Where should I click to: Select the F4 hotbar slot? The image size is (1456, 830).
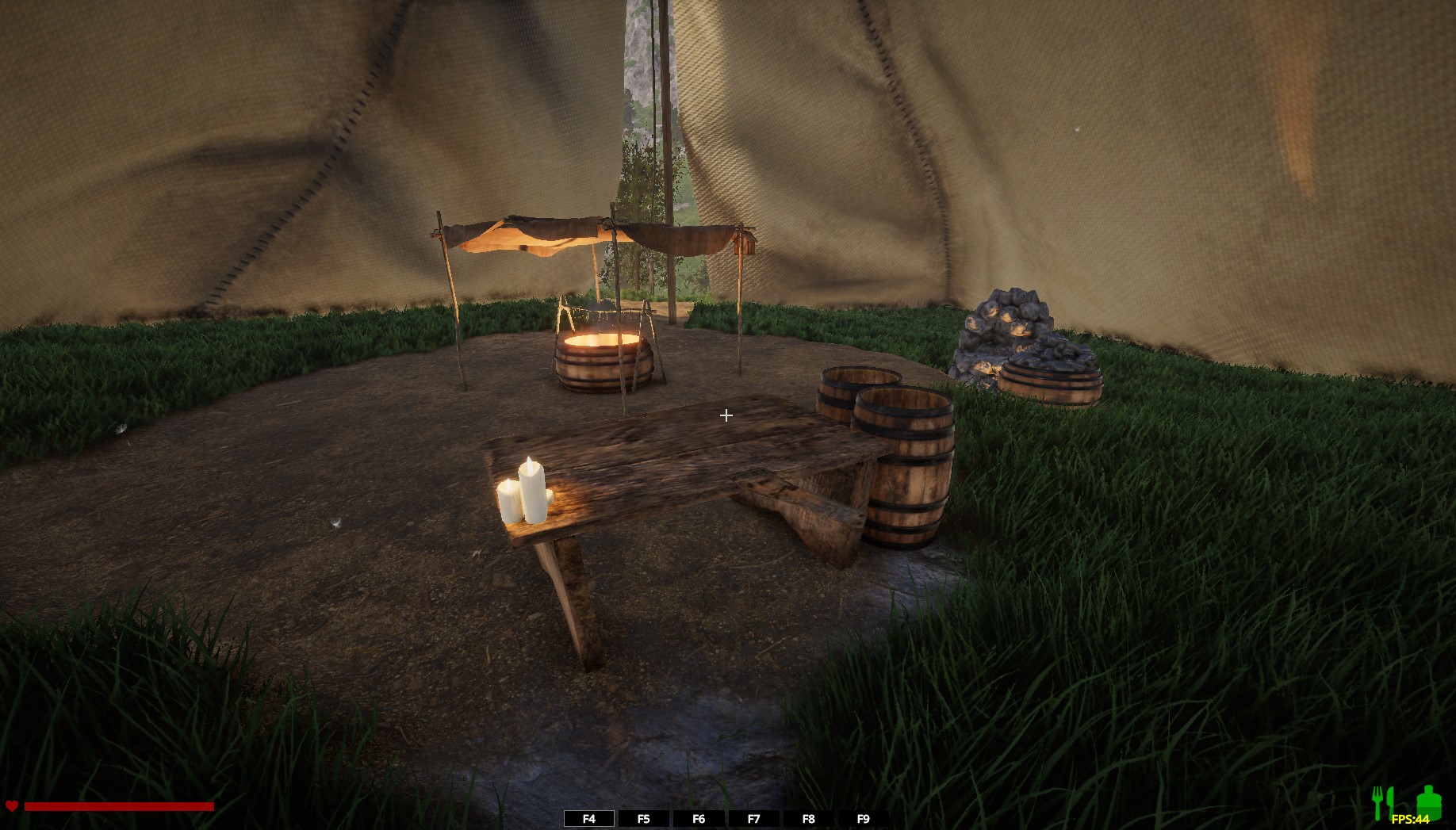(588, 819)
